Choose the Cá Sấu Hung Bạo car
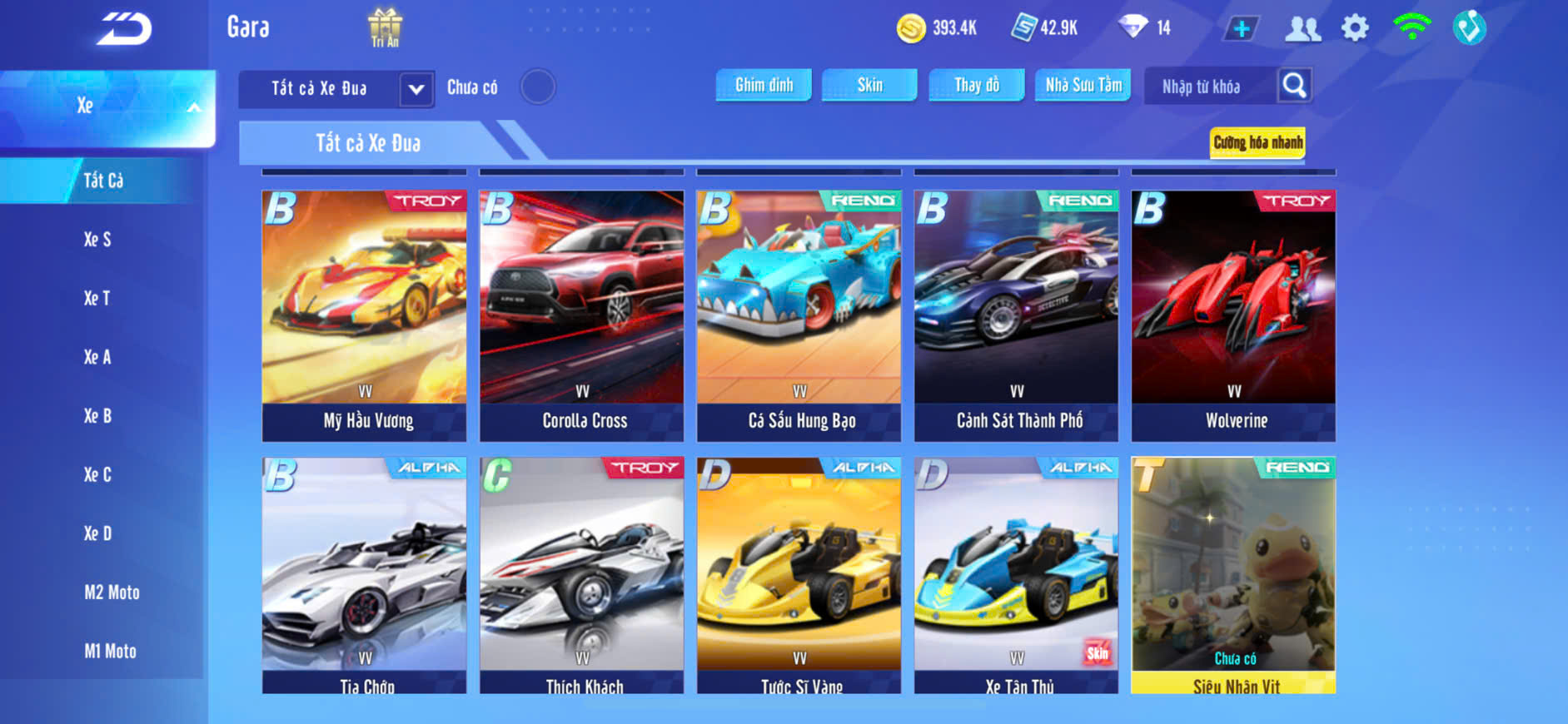 [799, 315]
